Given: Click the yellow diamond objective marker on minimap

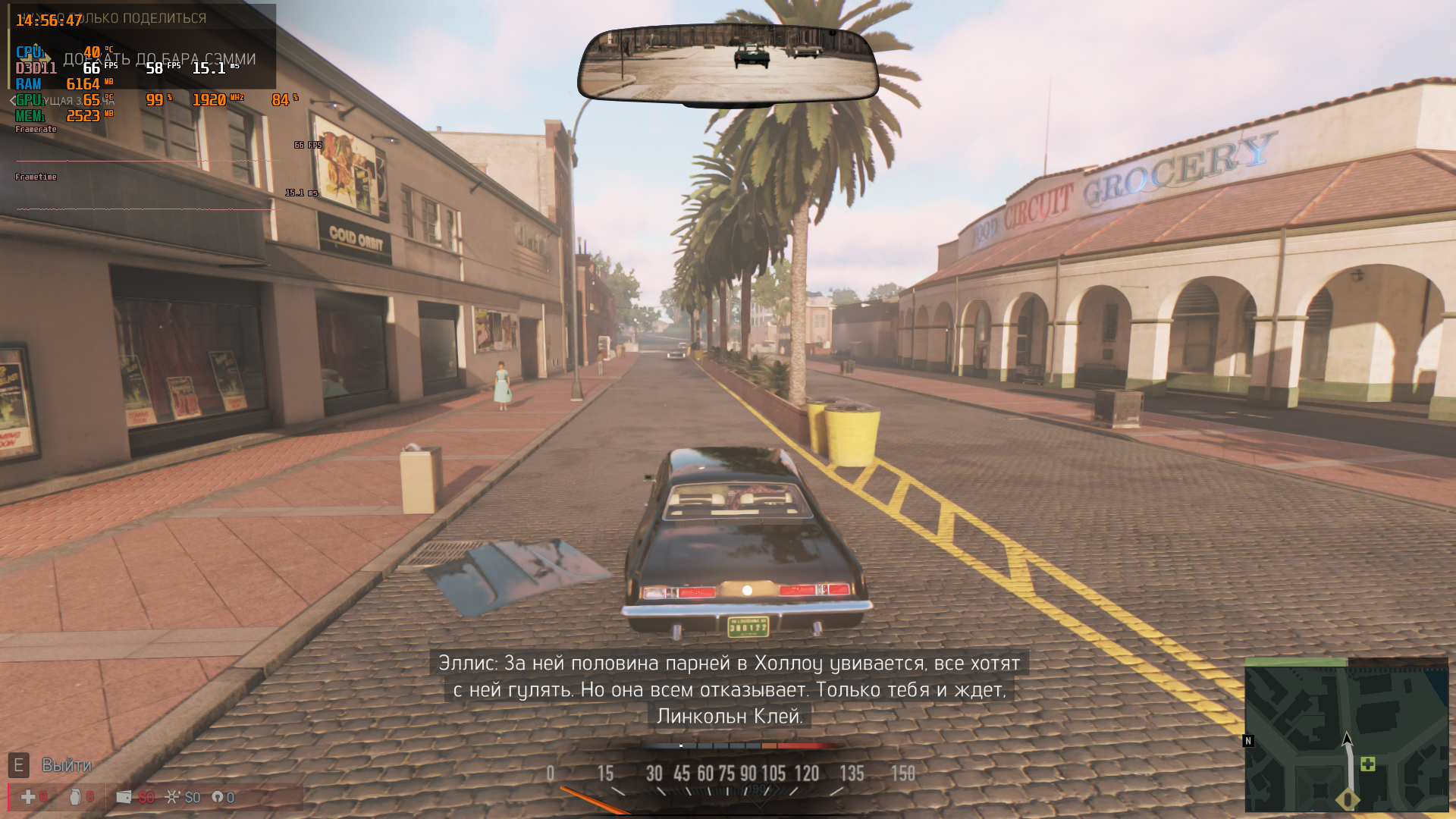Looking at the screenshot, I should point(1348,799).
